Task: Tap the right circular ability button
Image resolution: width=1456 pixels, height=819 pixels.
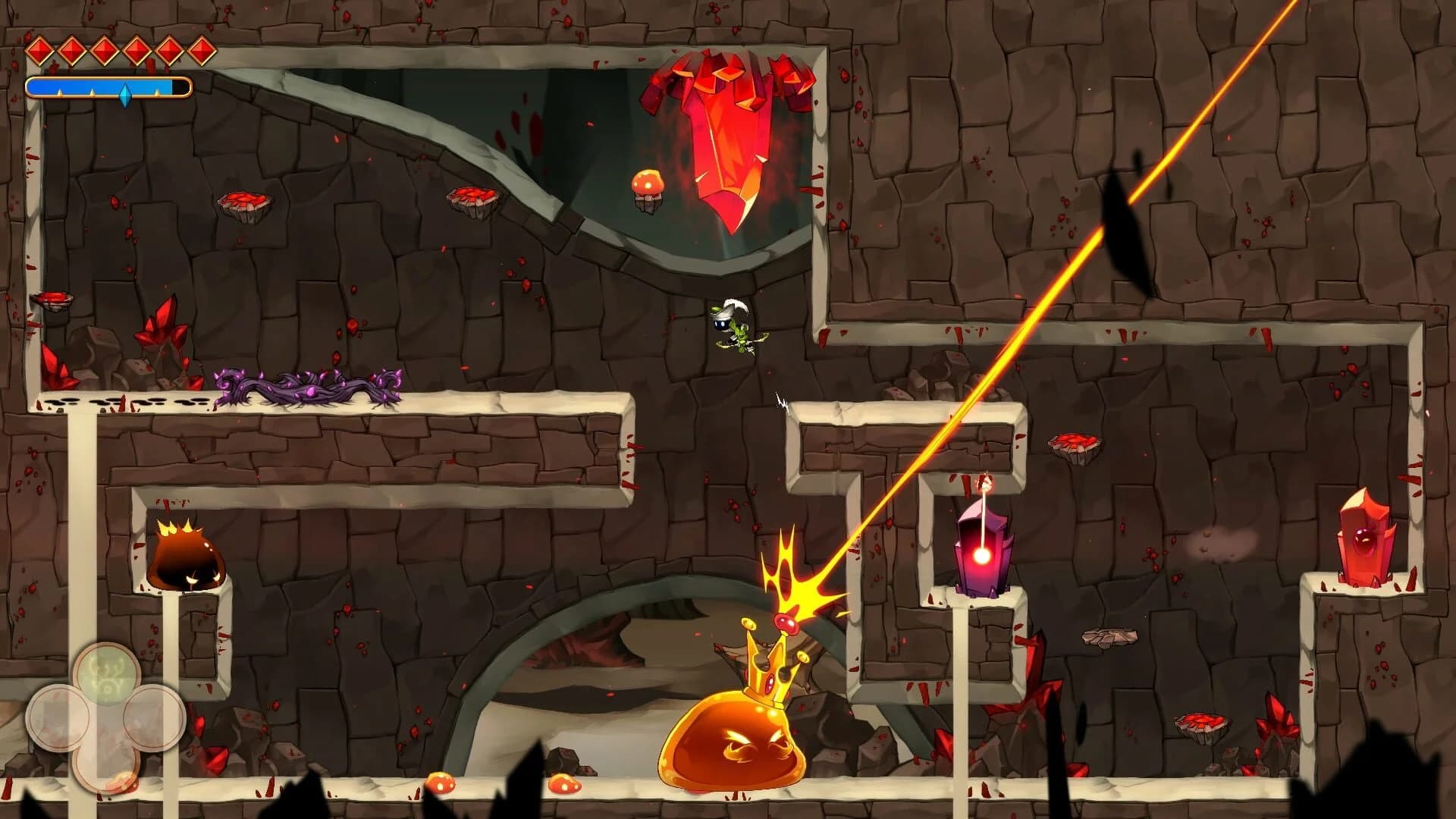Action: pos(155,717)
